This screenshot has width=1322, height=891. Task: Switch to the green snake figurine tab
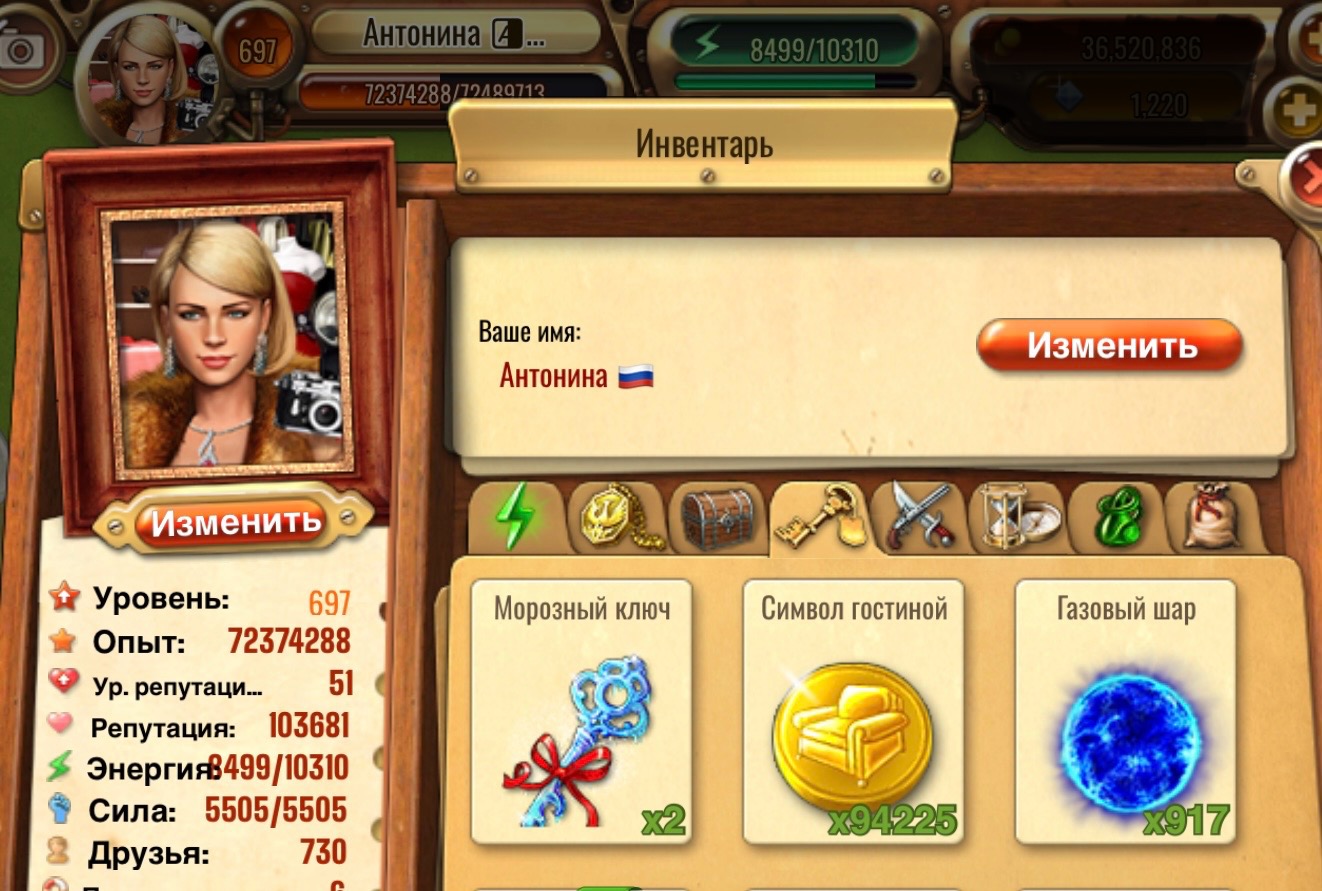tap(1113, 518)
